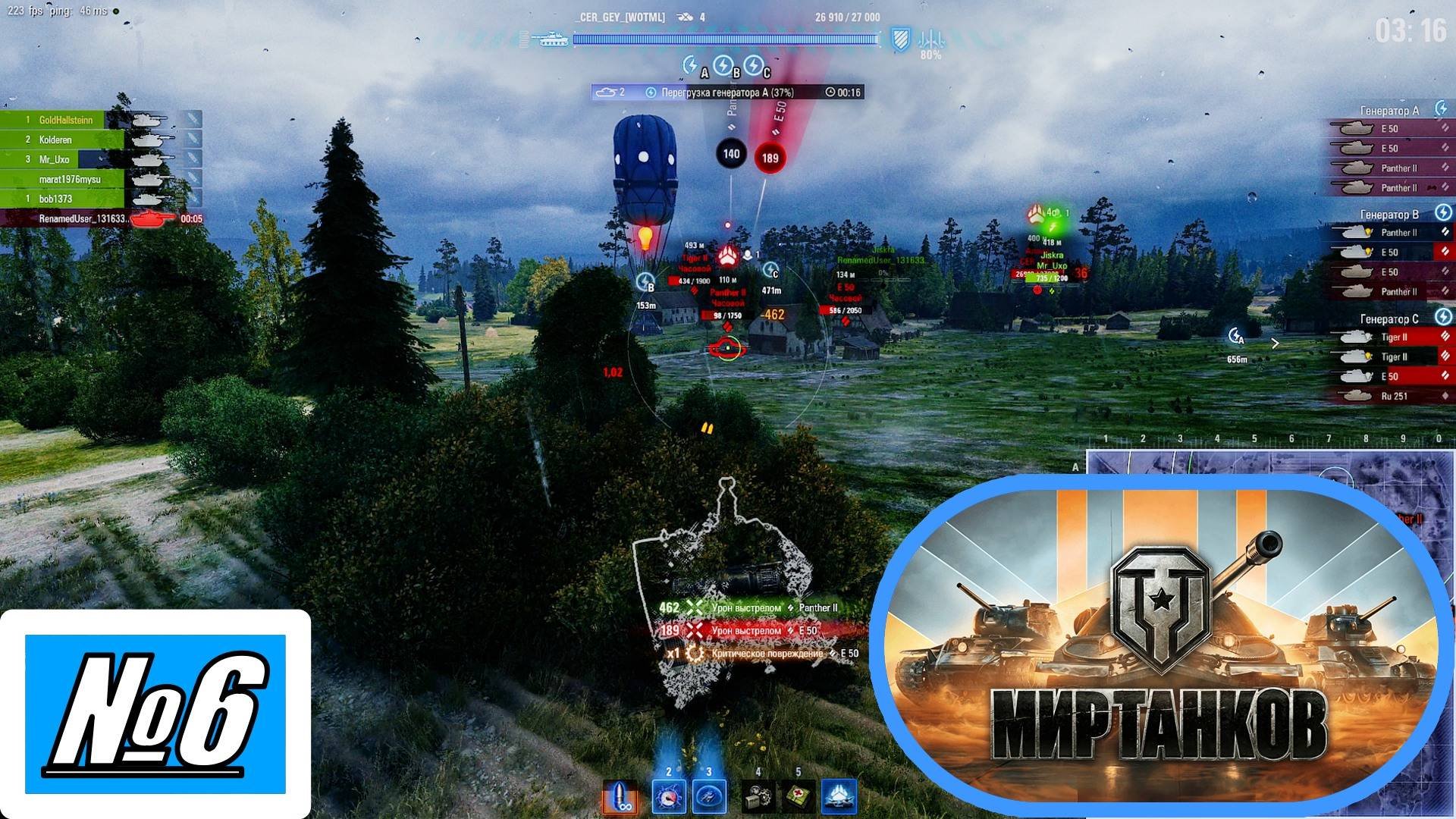Select the Генератор B group header
The width and height of the screenshot is (1456, 819).
point(1389,215)
